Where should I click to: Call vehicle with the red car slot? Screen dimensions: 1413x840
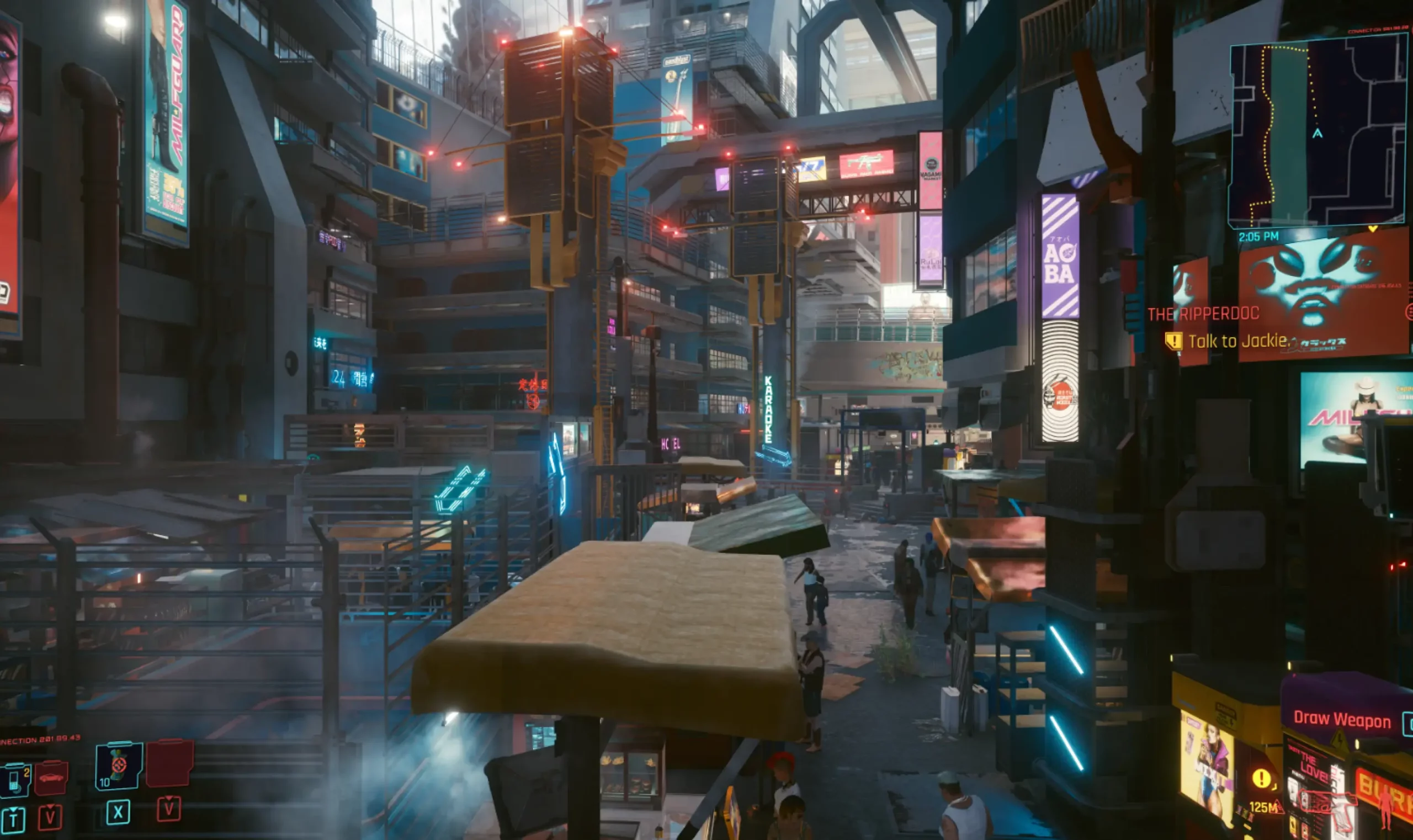tap(51, 778)
